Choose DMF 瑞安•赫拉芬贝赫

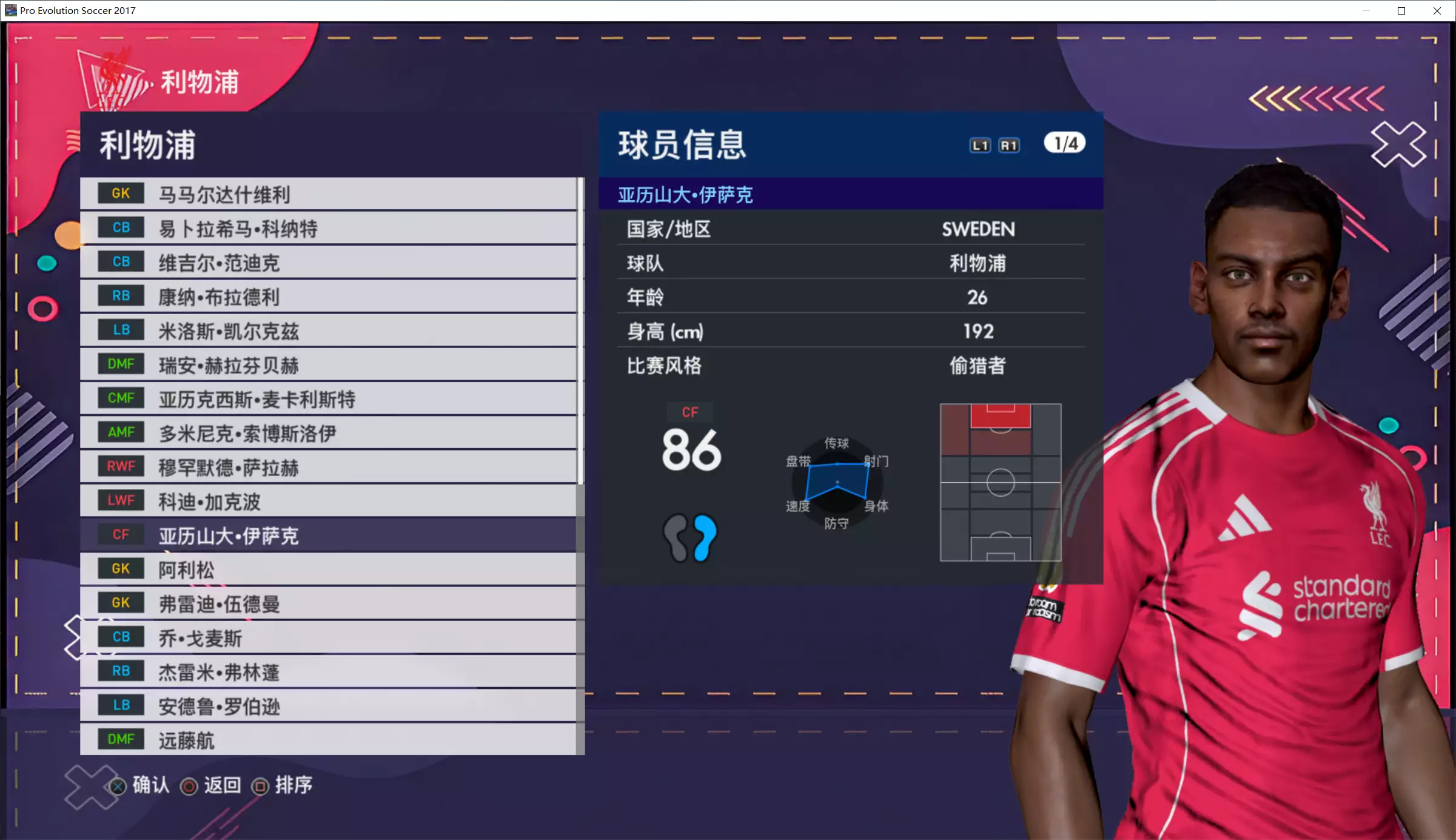[x=327, y=365]
